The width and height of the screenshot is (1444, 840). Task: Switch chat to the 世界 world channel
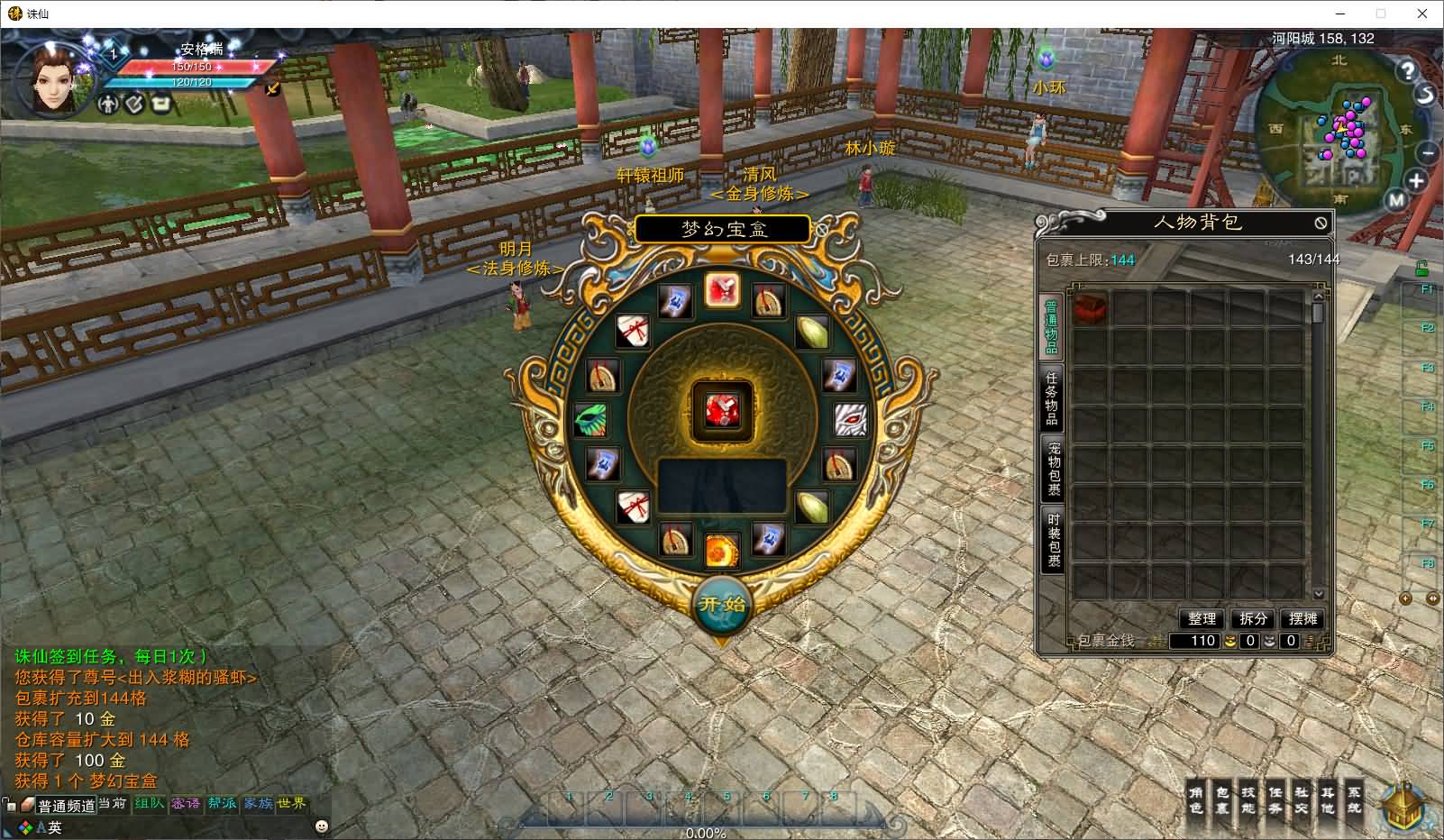click(291, 803)
